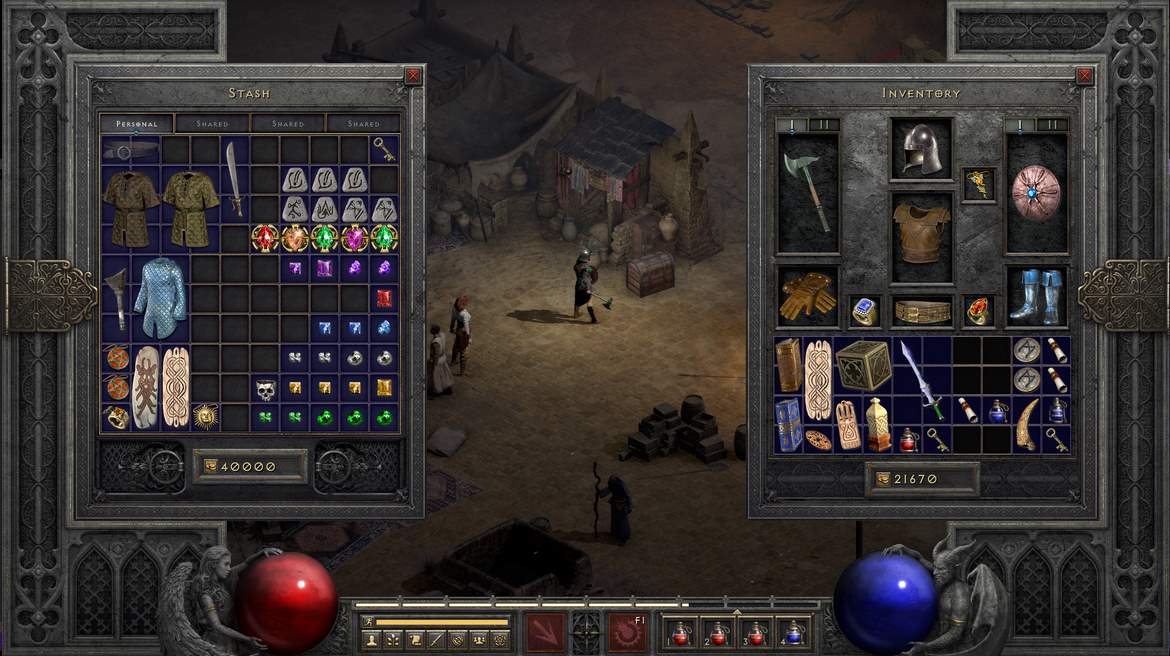The width and height of the screenshot is (1170, 656).
Task: Select the blue chain mail in stash
Action: click(160, 298)
